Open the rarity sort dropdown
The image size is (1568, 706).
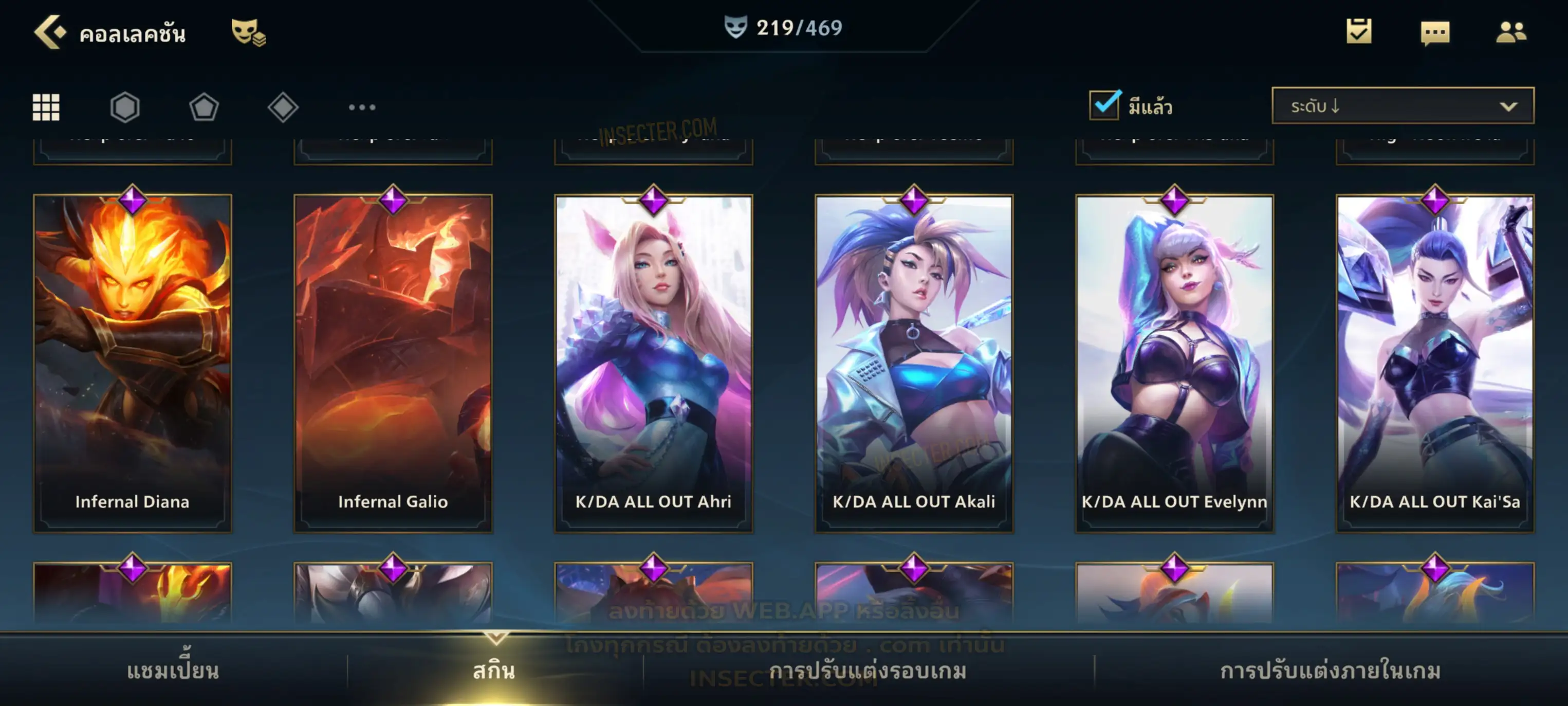pos(1403,106)
